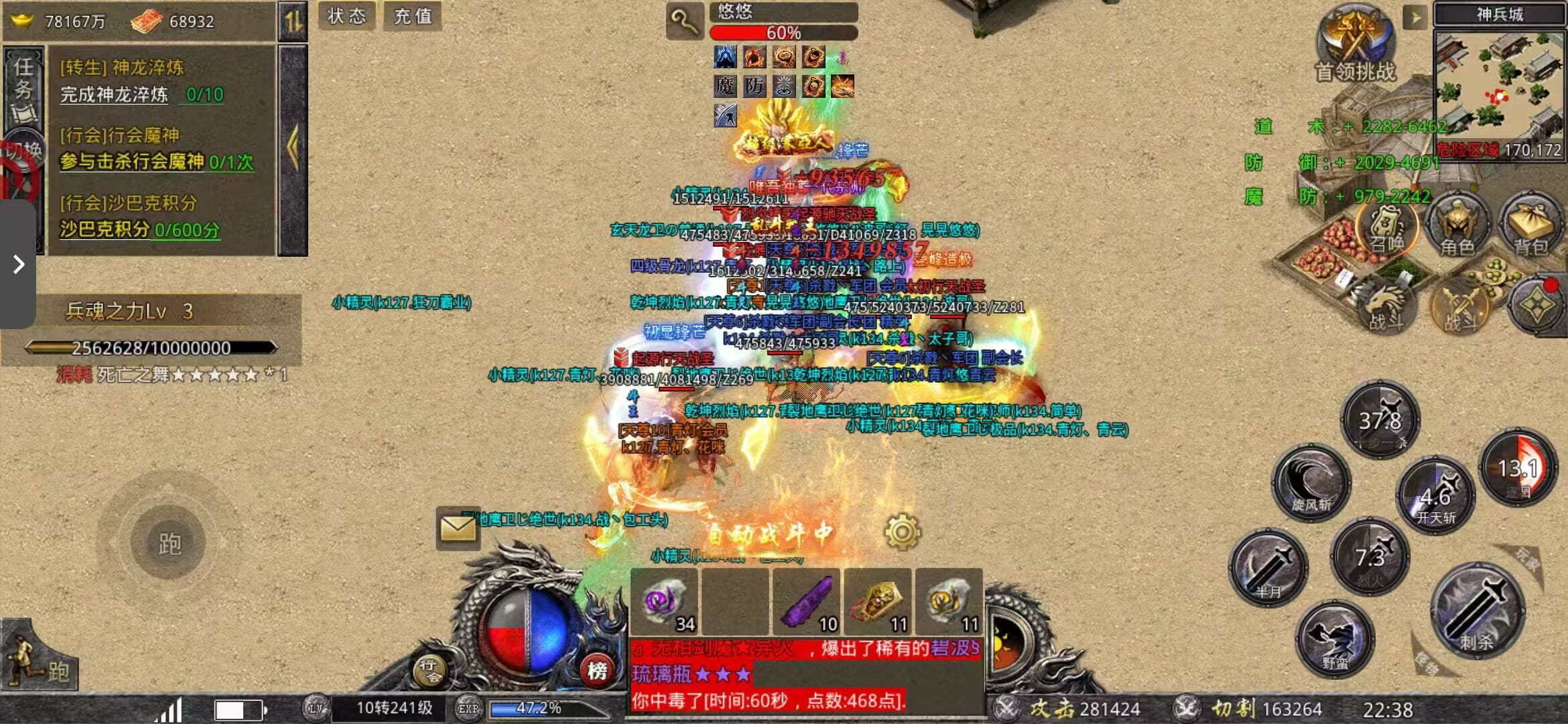Attack with the 刺杀 skill
The image size is (1568, 724).
pos(1477,611)
